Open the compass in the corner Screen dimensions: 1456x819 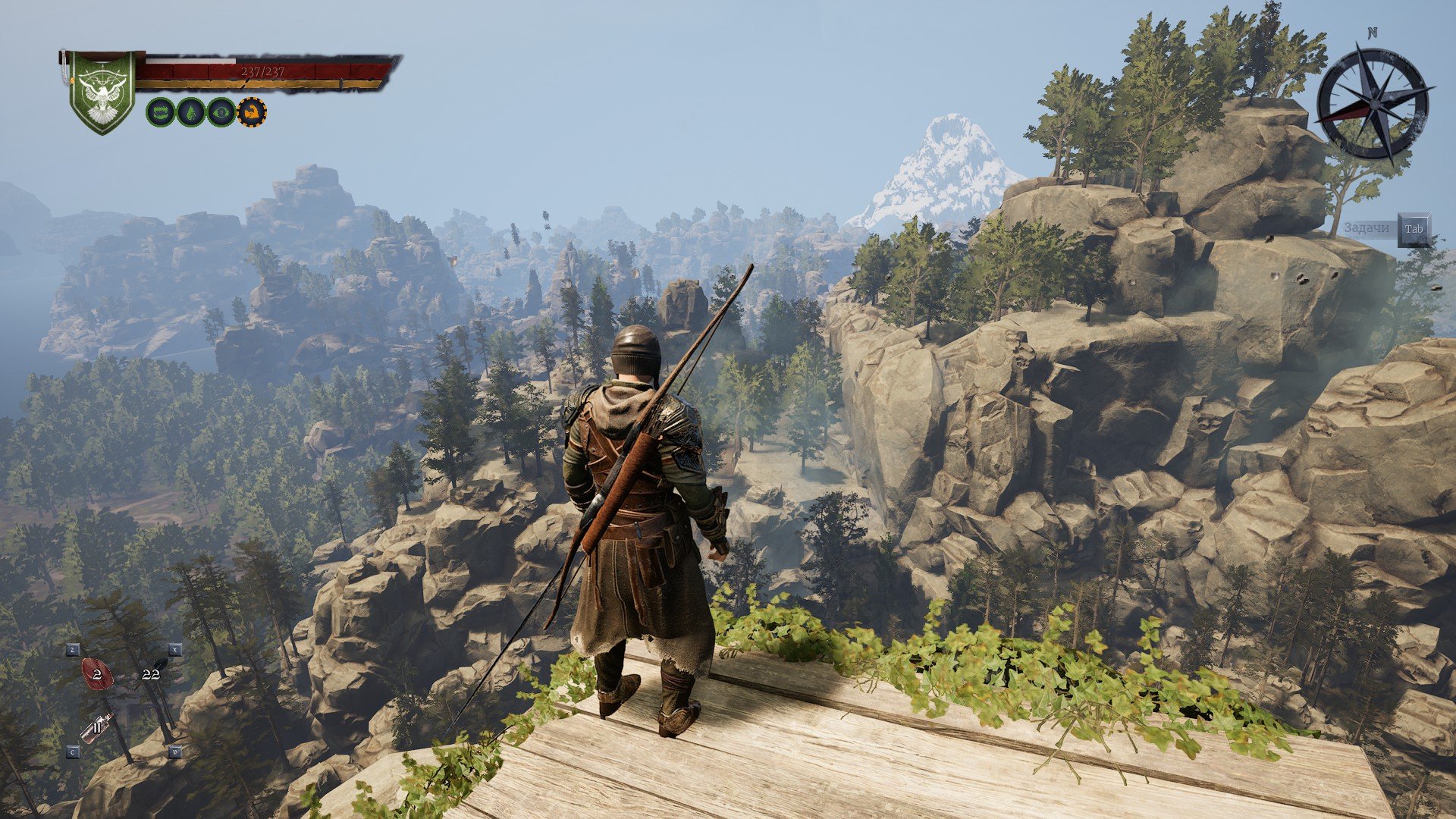(1372, 103)
